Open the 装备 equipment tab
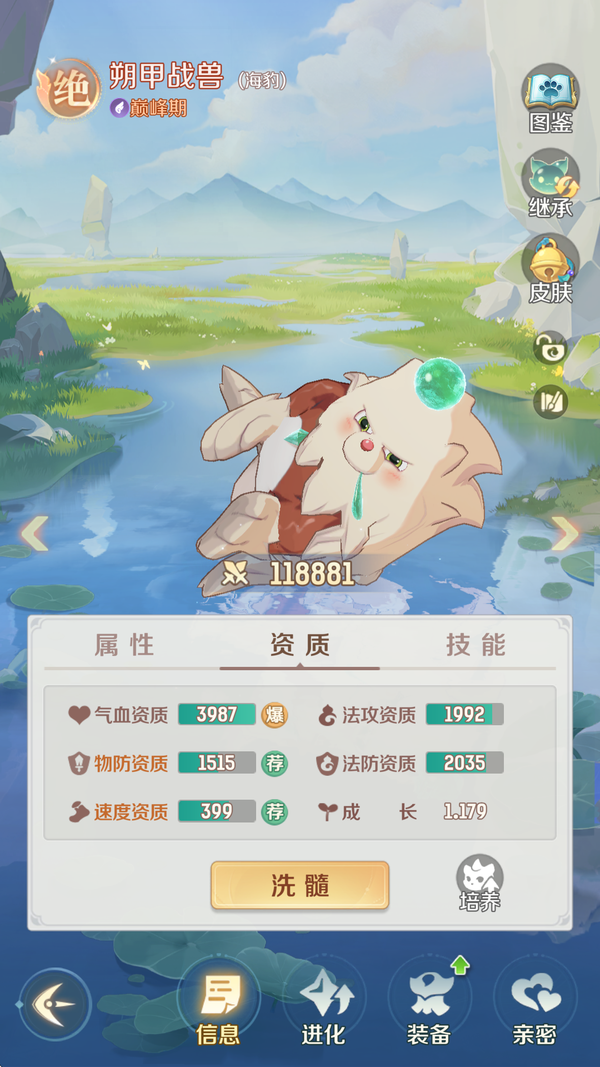The image size is (600, 1067). pos(429,1006)
